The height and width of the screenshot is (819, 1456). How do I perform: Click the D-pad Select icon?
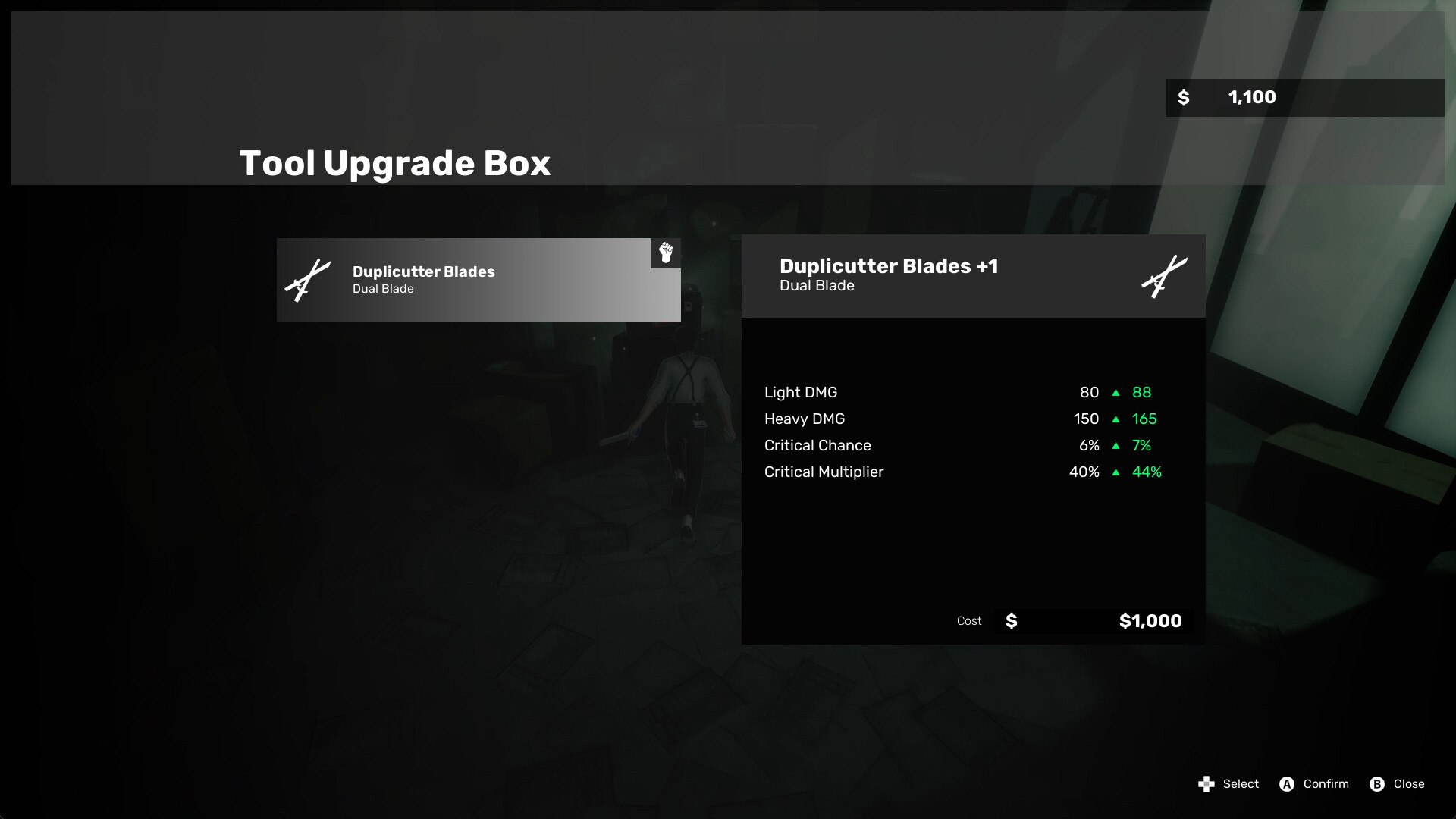[1207, 784]
